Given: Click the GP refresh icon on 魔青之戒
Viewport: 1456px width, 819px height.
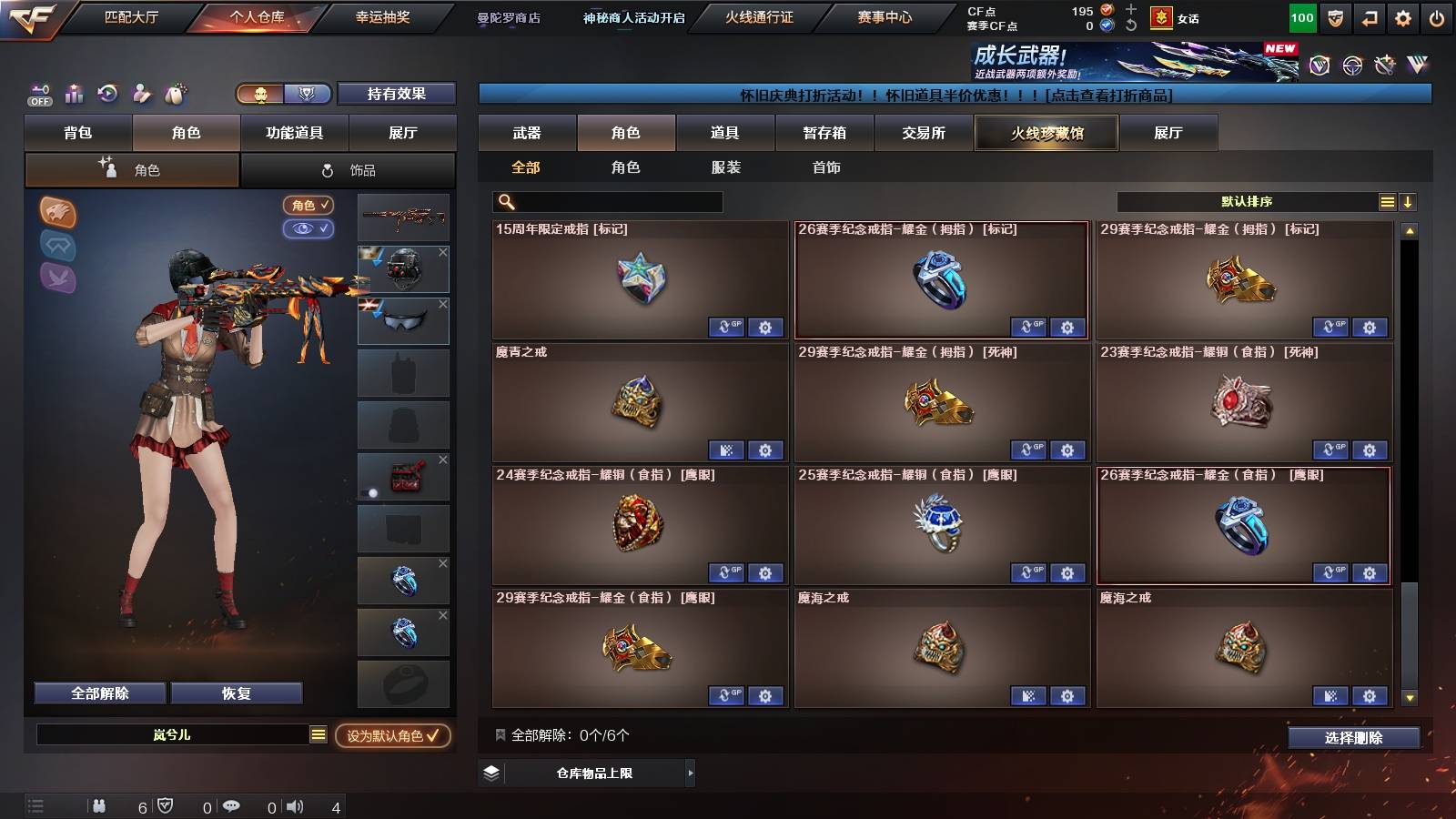Looking at the screenshot, I should pyautogui.click(x=724, y=450).
